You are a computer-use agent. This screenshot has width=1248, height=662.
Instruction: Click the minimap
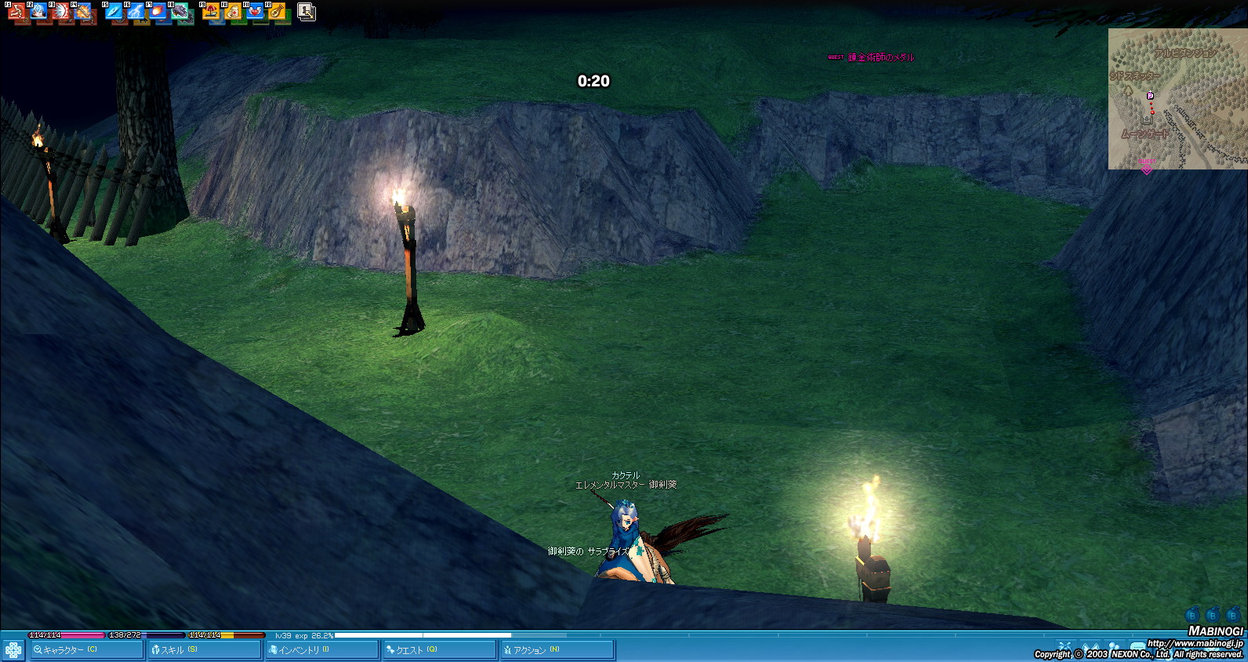tap(1177, 98)
